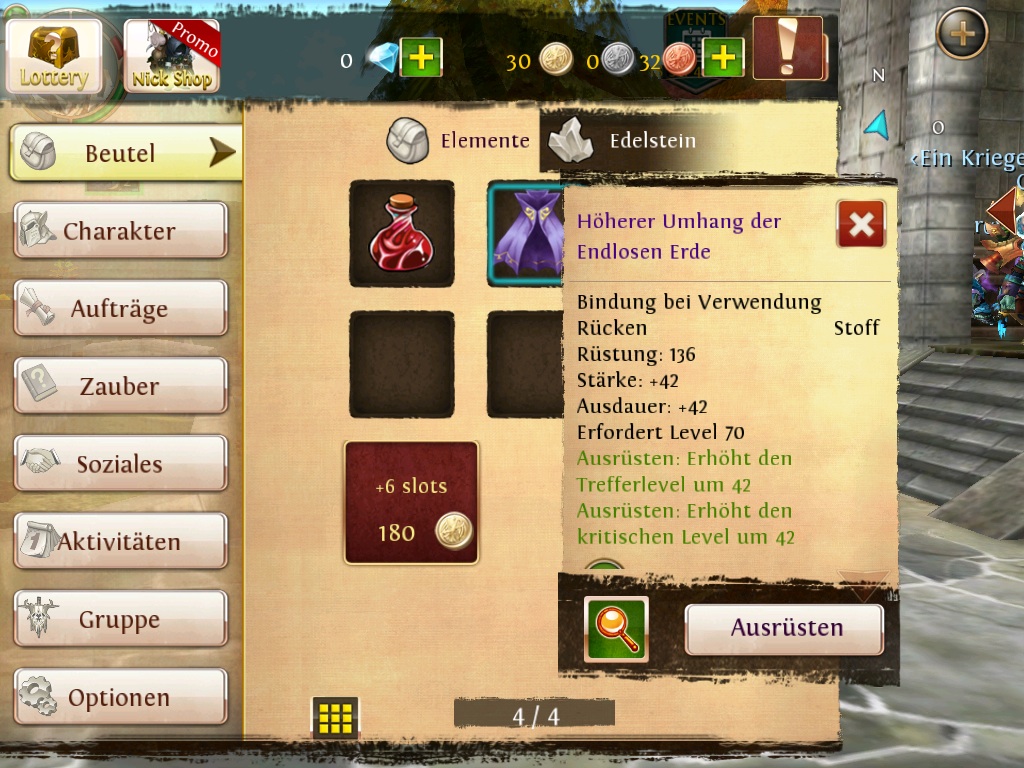Add diamonds with the green plus button
Screen dimensions: 1024x768
pyautogui.click(x=421, y=58)
